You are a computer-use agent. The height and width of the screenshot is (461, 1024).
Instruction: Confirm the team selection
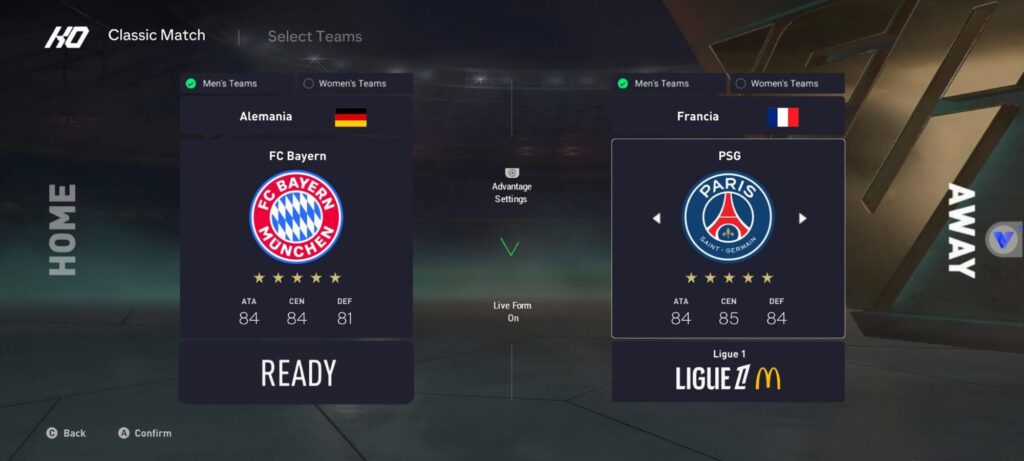(145, 433)
